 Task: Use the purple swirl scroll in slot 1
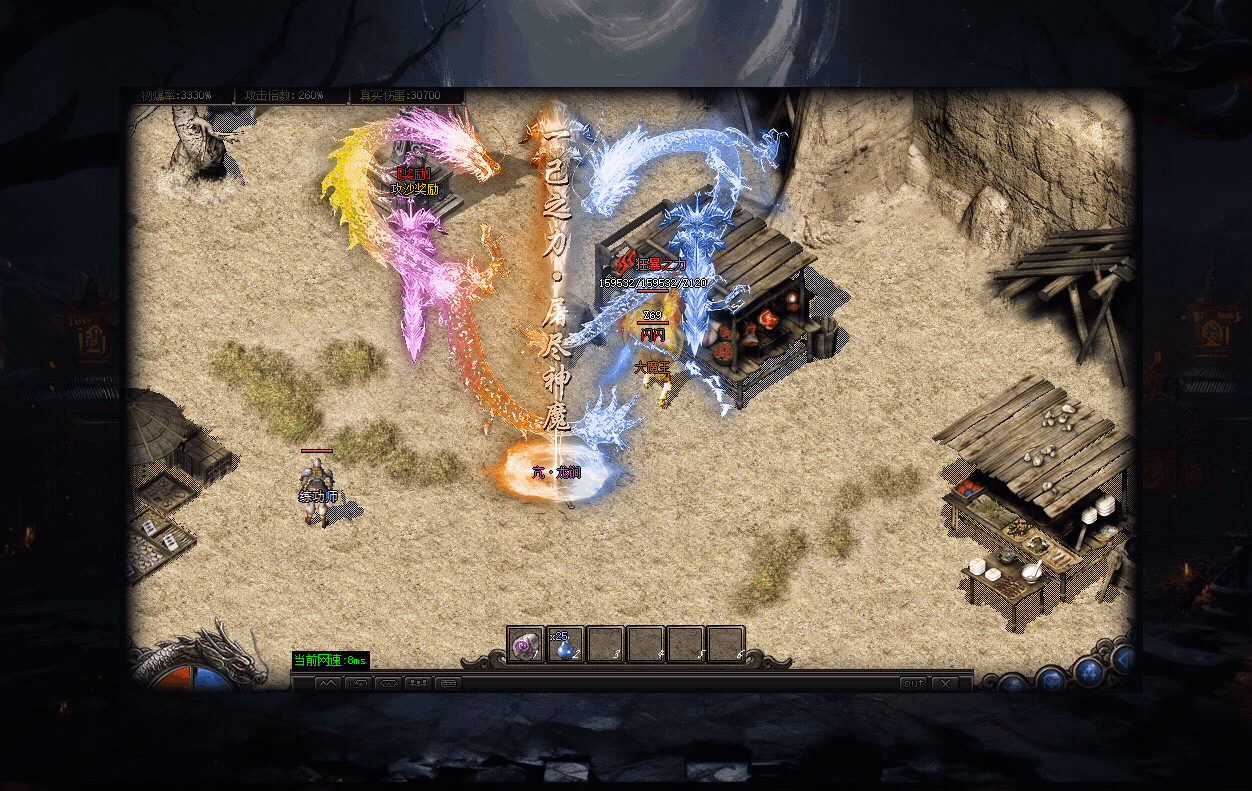pyautogui.click(x=525, y=645)
